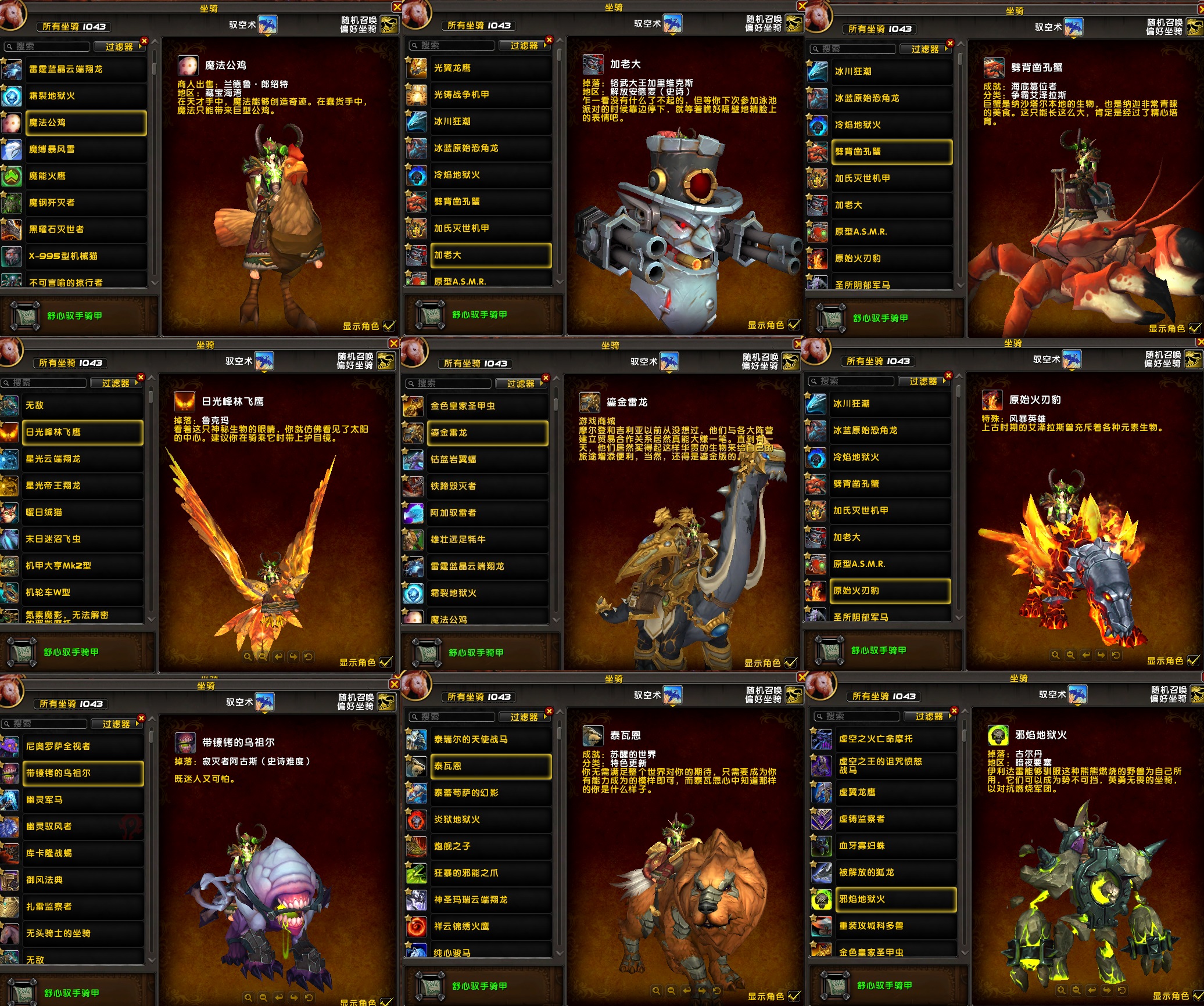The height and width of the screenshot is (1006, 1204).
Task: Select the X-995型机械猫 mount
Action: point(85,256)
